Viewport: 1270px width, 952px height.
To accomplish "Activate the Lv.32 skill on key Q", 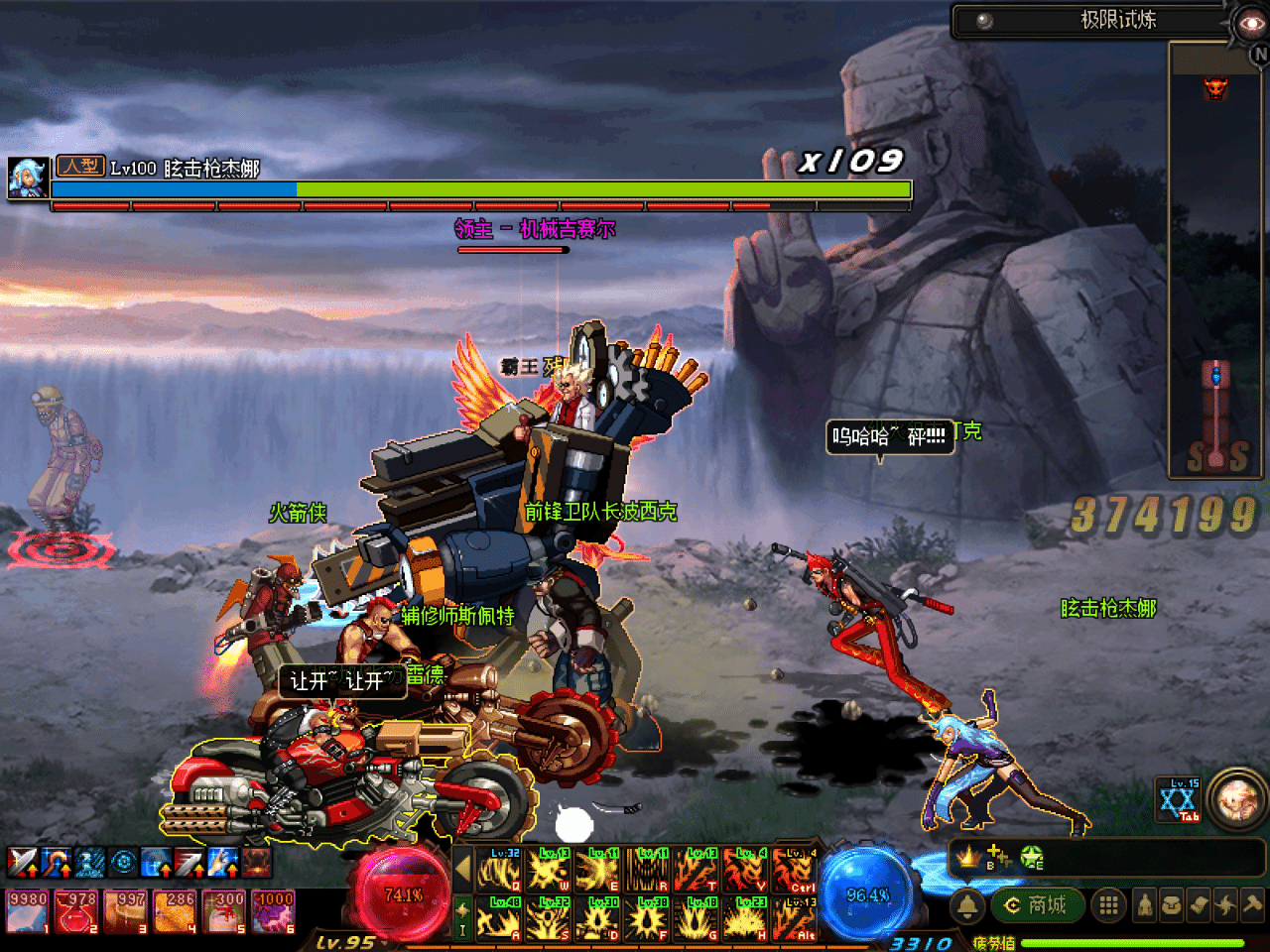I will tap(499, 870).
